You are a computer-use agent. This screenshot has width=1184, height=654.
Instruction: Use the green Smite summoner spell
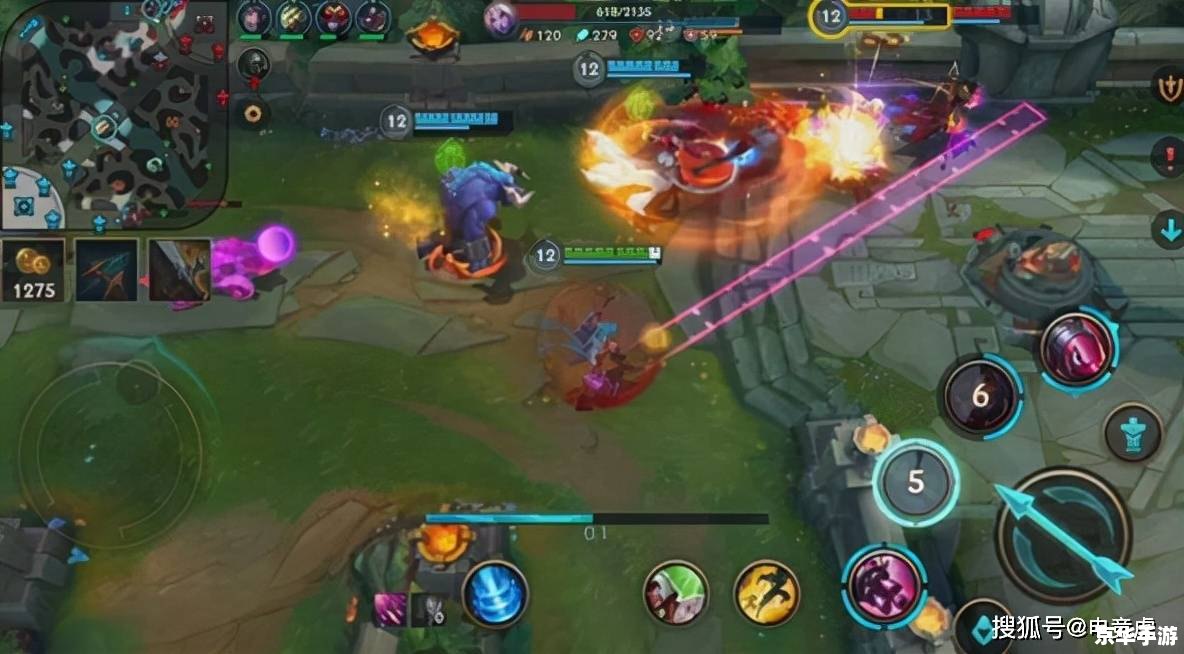click(676, 593)
